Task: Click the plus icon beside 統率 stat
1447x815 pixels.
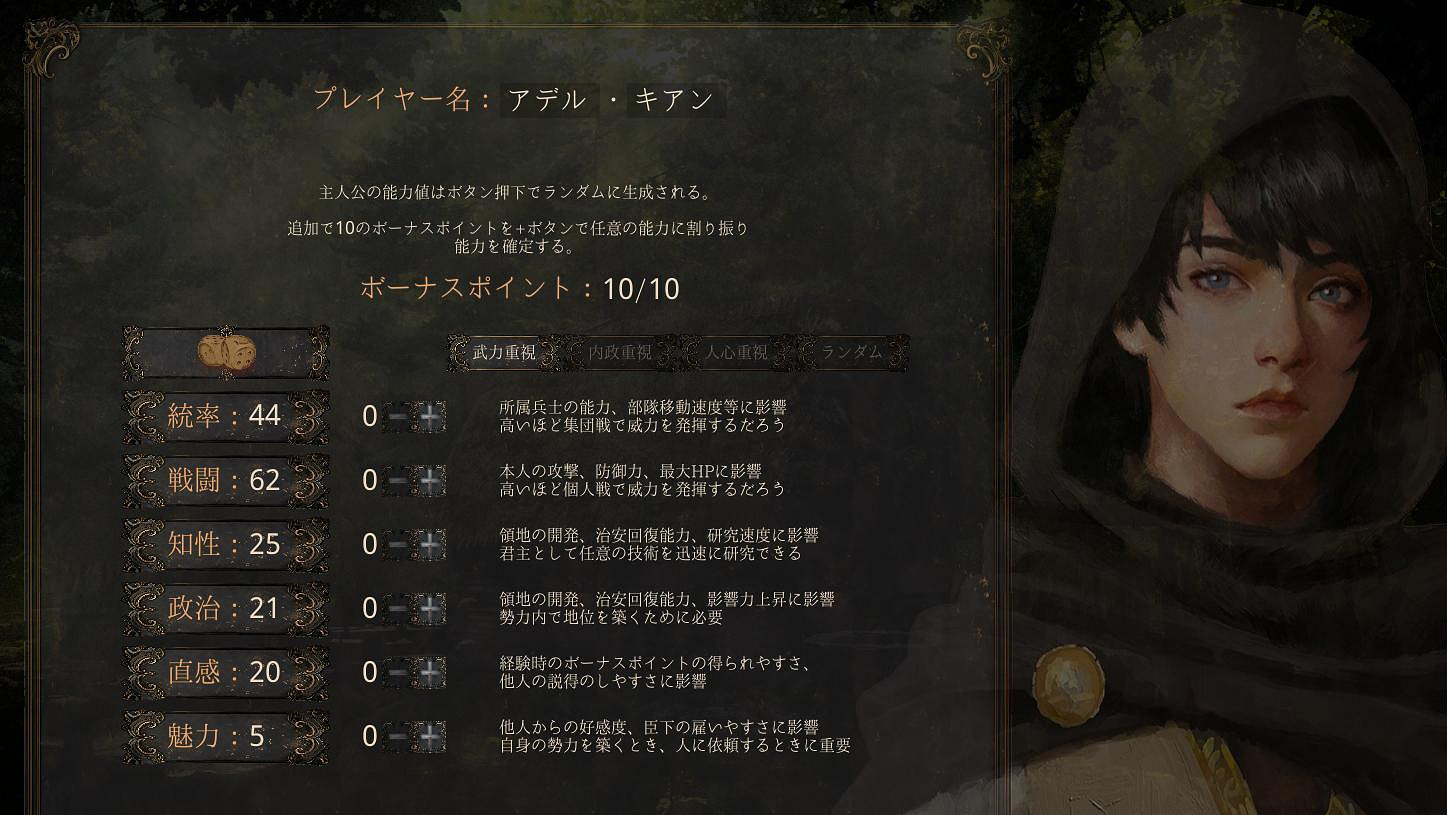Action: pyautogui.click(x=429, y=417)
